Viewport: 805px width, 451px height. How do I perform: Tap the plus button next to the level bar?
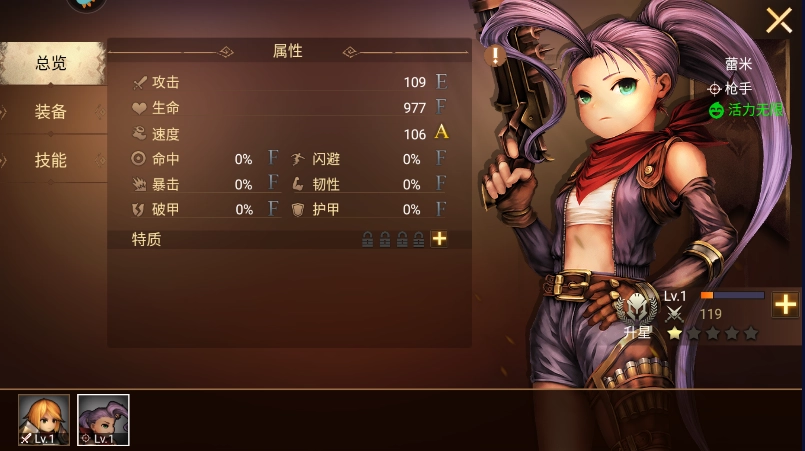tap(785, 304)
